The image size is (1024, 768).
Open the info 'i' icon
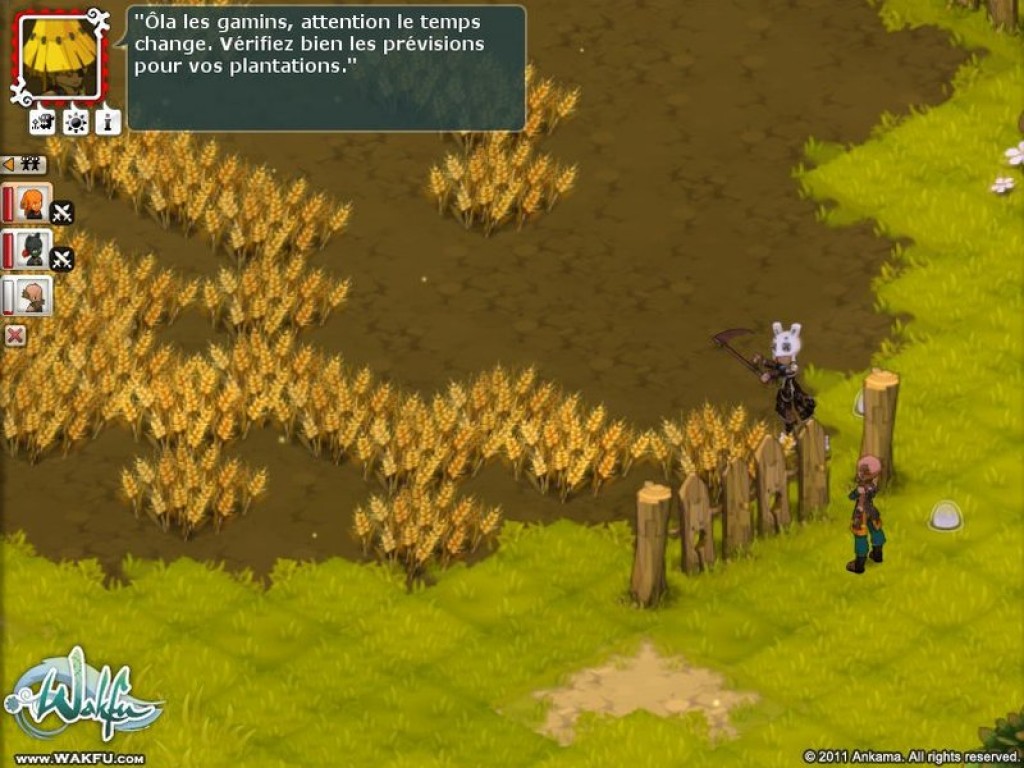click(x=108, y=122)
